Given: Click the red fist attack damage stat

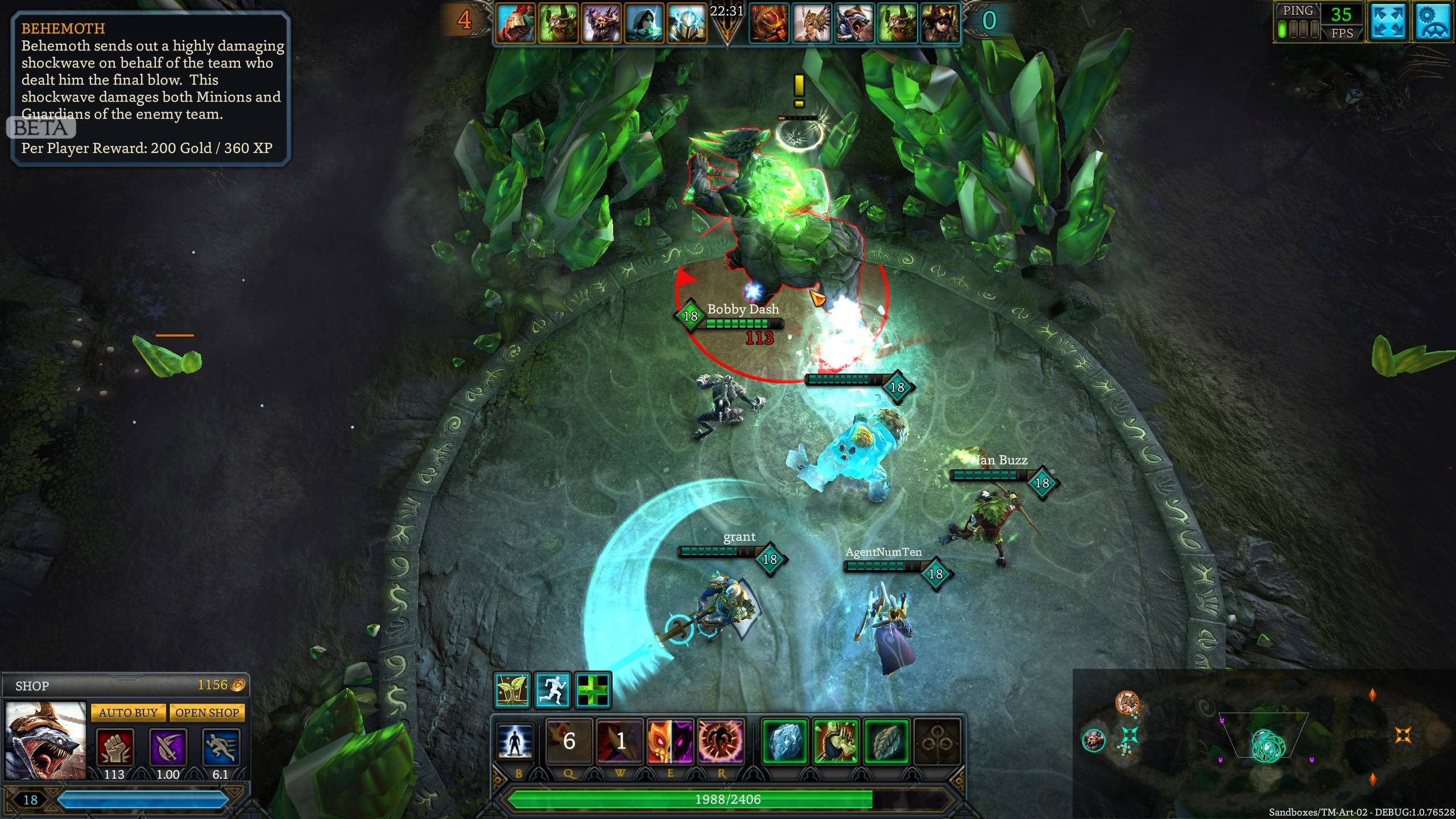Looking at the screenshot, I should 114,747.
